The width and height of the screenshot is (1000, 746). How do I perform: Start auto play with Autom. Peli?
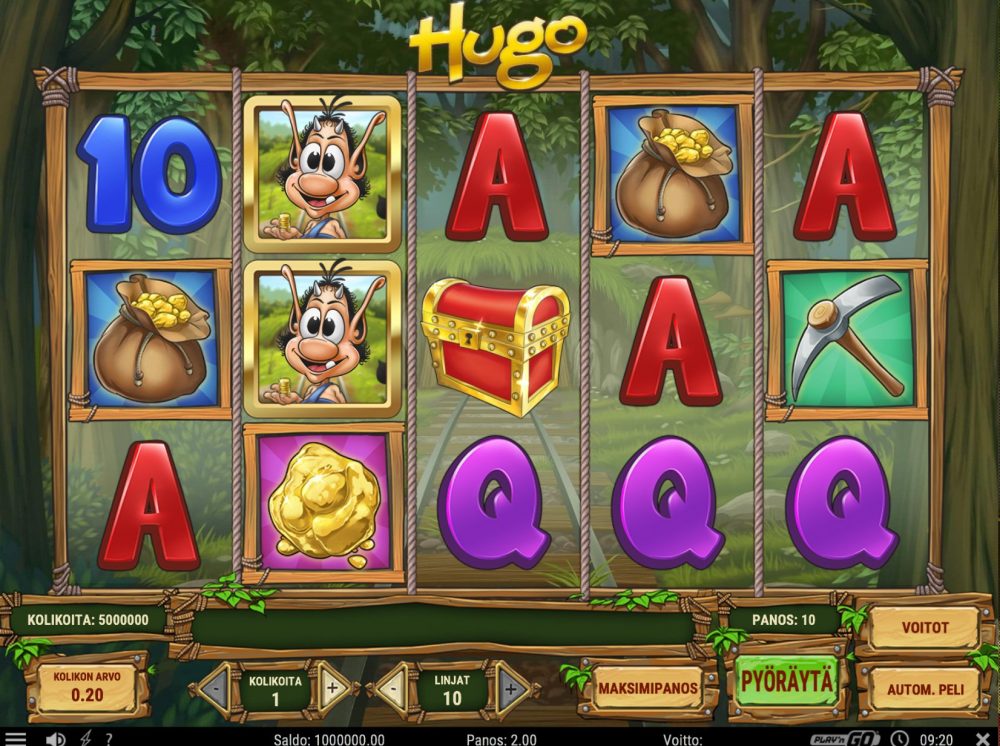pos(923,689)
